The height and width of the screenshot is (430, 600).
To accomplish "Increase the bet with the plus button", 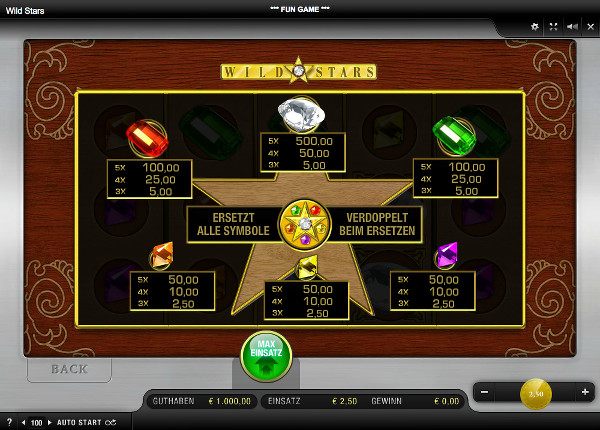I will click(585, 392).
